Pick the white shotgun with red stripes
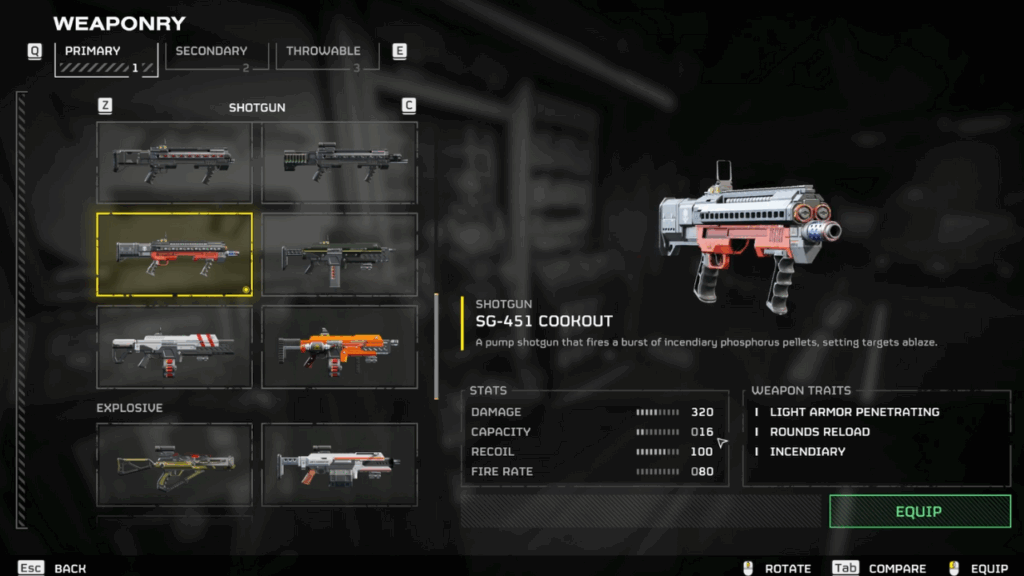The image size is (1024, 576). pos(174,346)
